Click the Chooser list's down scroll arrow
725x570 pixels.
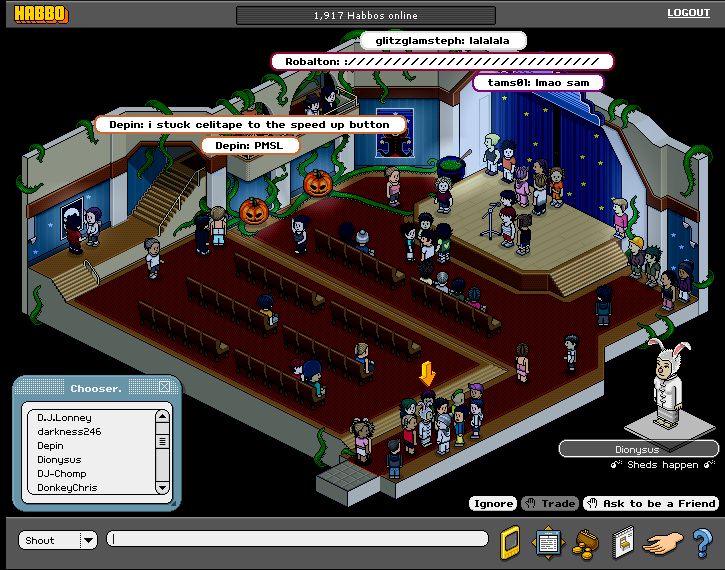[x=162, y=487]
